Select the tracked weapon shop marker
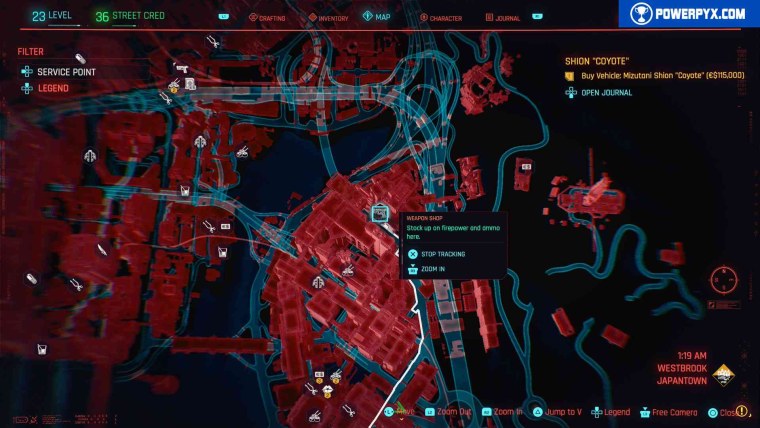 pyautogui.click(x=380, y=212)
